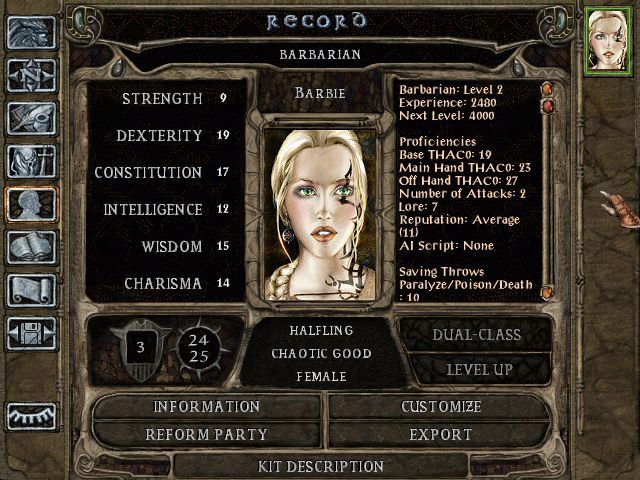This screenshot has width=640, height=480.
Task: Click the Customize button
Action: 440,407
